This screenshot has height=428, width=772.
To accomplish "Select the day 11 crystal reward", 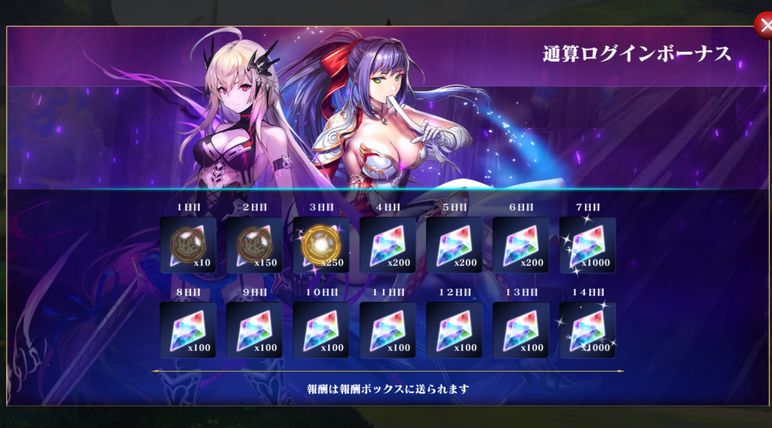I will [387, 330].
